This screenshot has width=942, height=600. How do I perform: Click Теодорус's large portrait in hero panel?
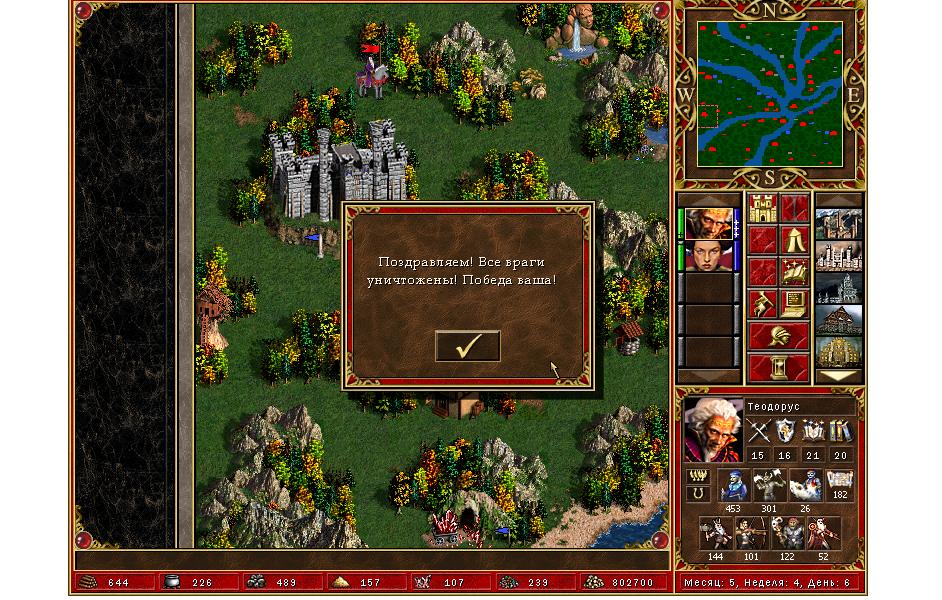[713, 430]
